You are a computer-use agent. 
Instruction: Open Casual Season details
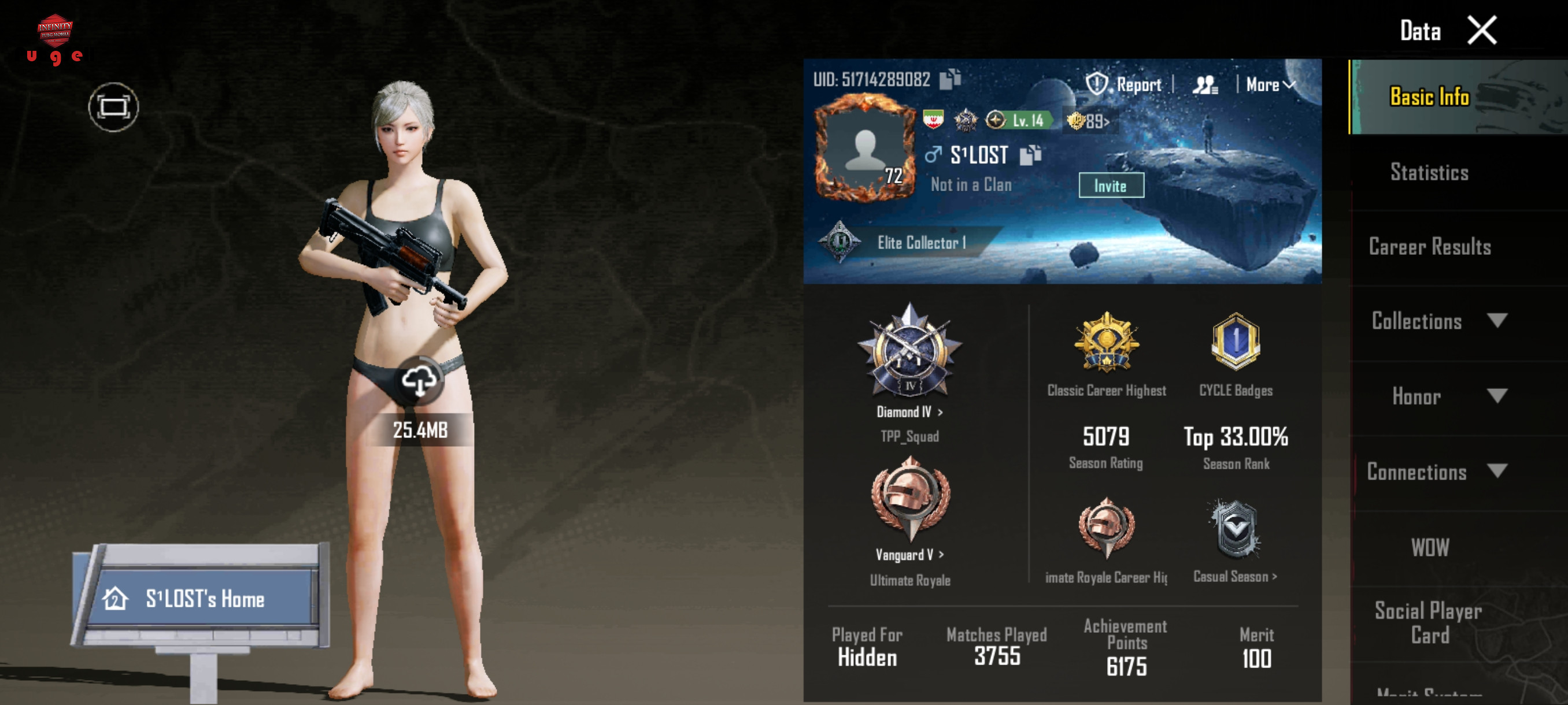pyautogui.click(x=1234, y=576)
